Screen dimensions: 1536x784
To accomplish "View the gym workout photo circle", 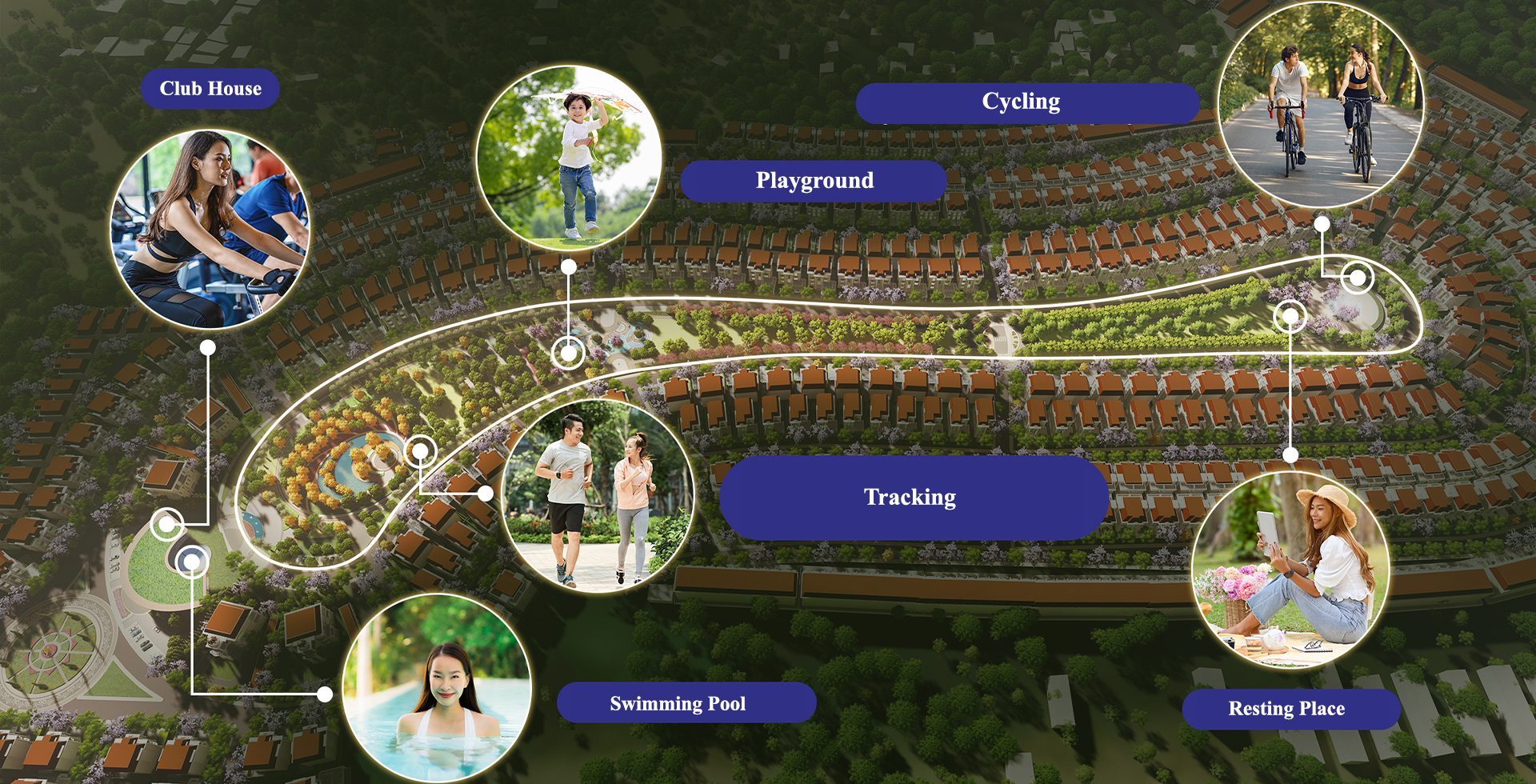I will 211,230.
